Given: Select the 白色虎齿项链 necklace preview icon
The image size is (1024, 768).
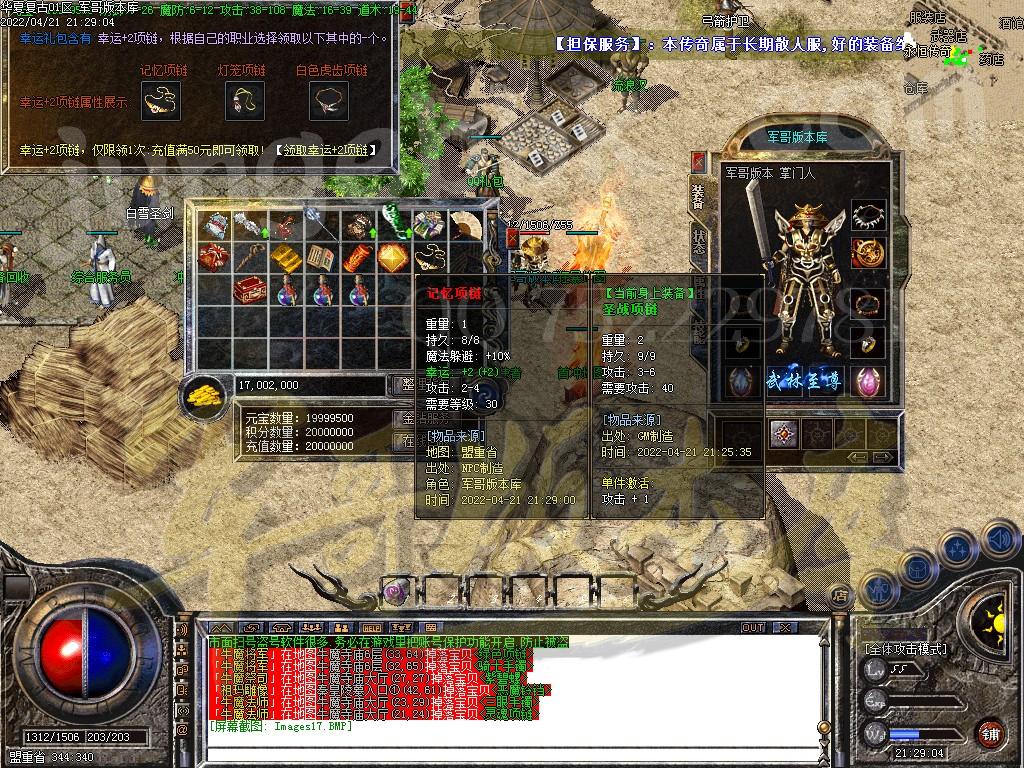Looking at the screenshot, I should click(329, 101).
